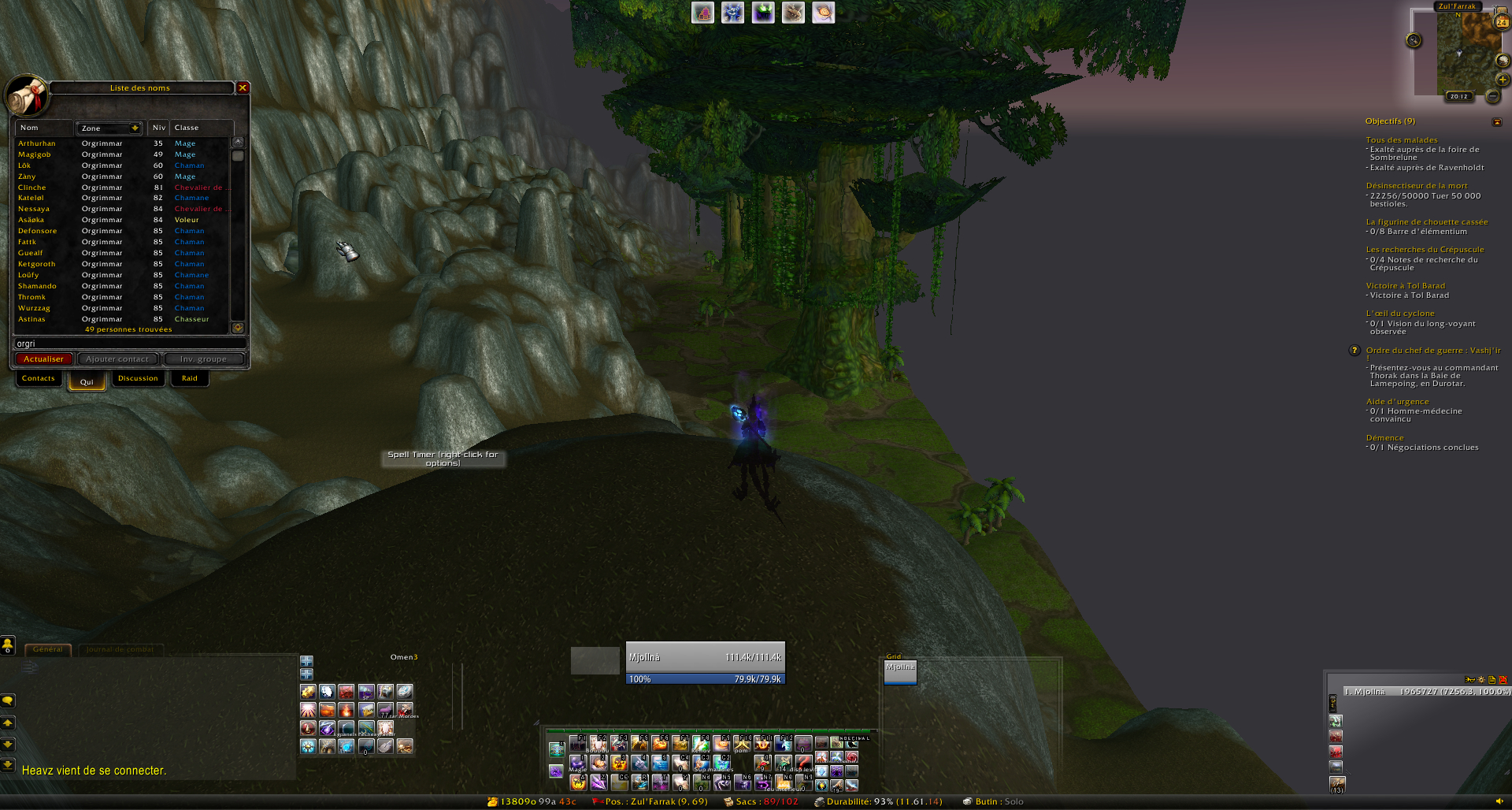Open the minimap tracking magnifier button
This screenshot has width=1512, height=810.
pos(1414,41)
